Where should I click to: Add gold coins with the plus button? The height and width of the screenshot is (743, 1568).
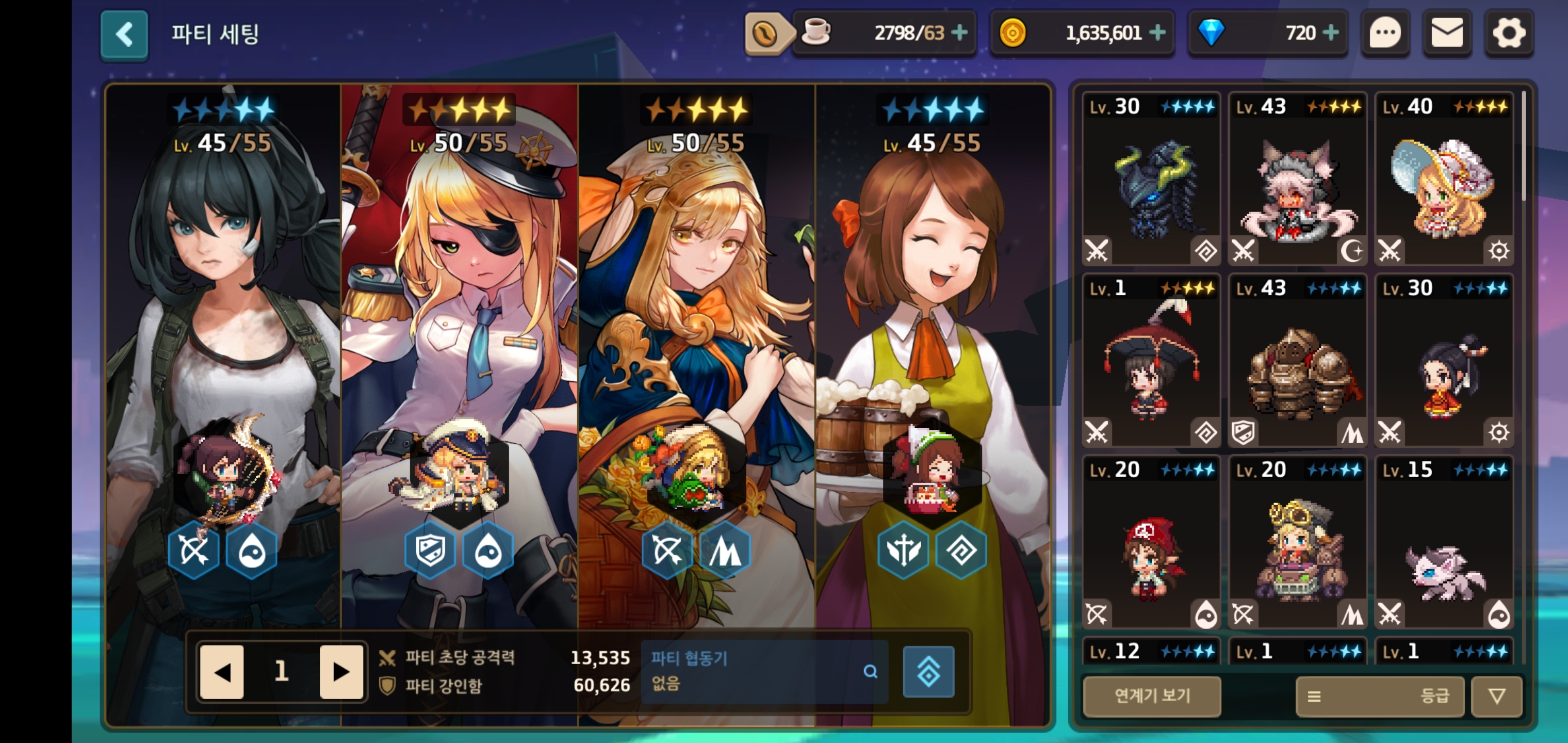1157,33
